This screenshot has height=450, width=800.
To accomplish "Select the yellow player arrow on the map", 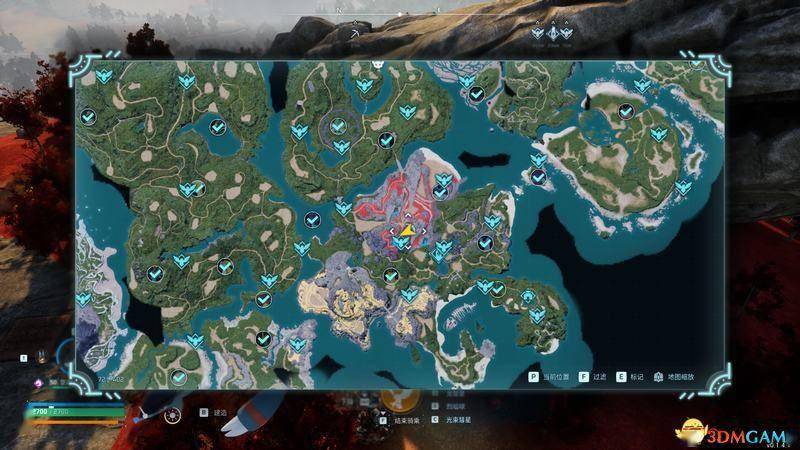I will pos(408,230).
